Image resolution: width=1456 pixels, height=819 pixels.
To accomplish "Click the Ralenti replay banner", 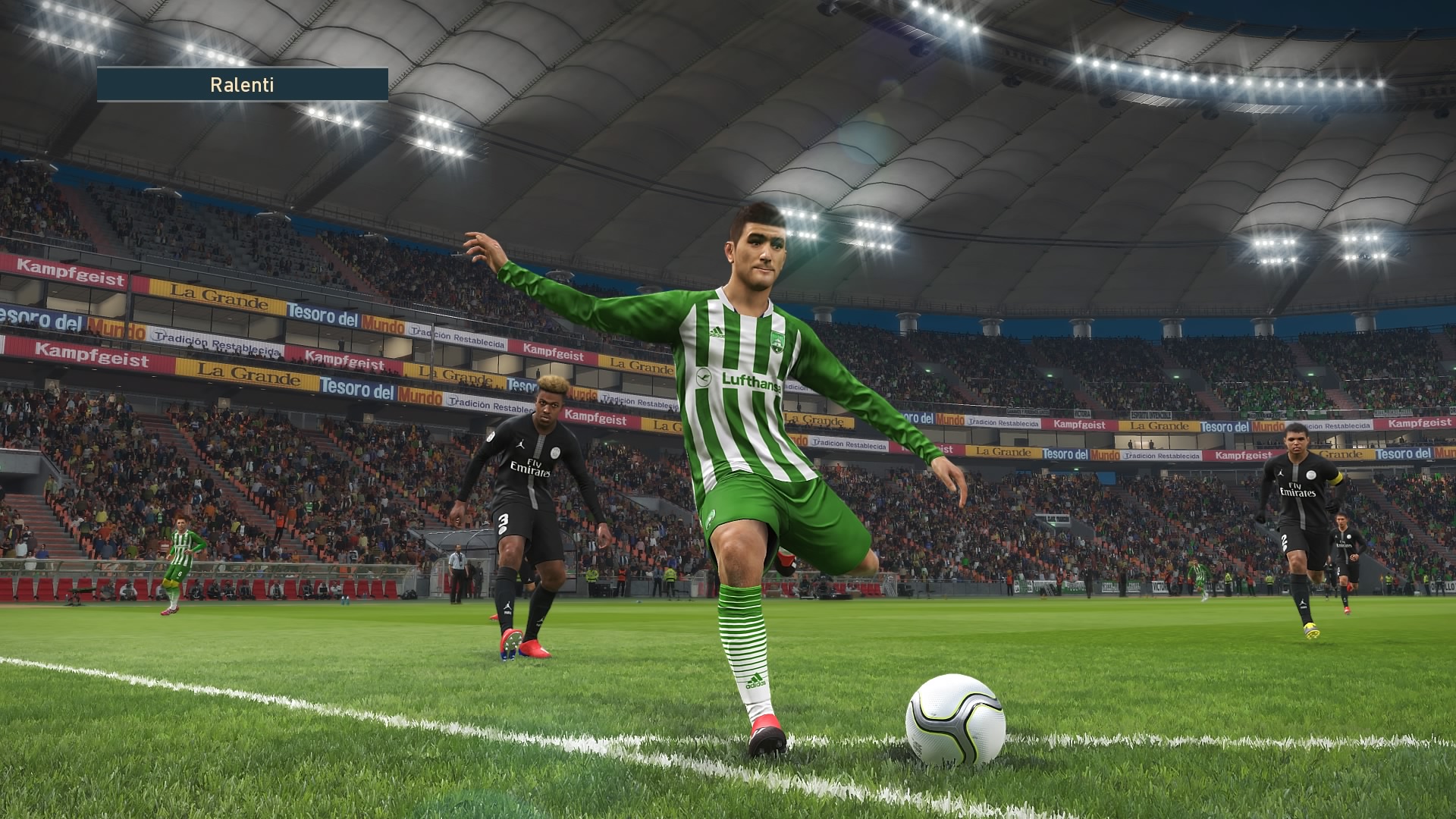I will pyautogui.click(x=243, y=85).
